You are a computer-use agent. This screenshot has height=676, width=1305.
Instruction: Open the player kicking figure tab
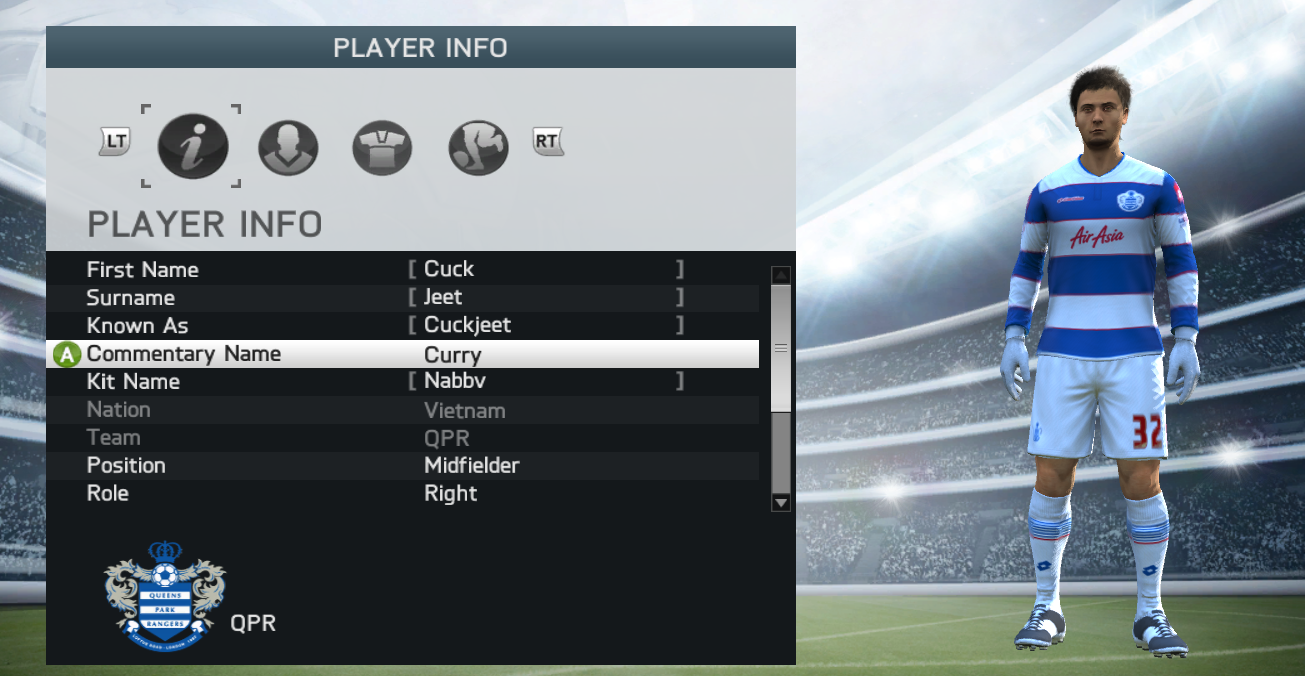(478, 148)
